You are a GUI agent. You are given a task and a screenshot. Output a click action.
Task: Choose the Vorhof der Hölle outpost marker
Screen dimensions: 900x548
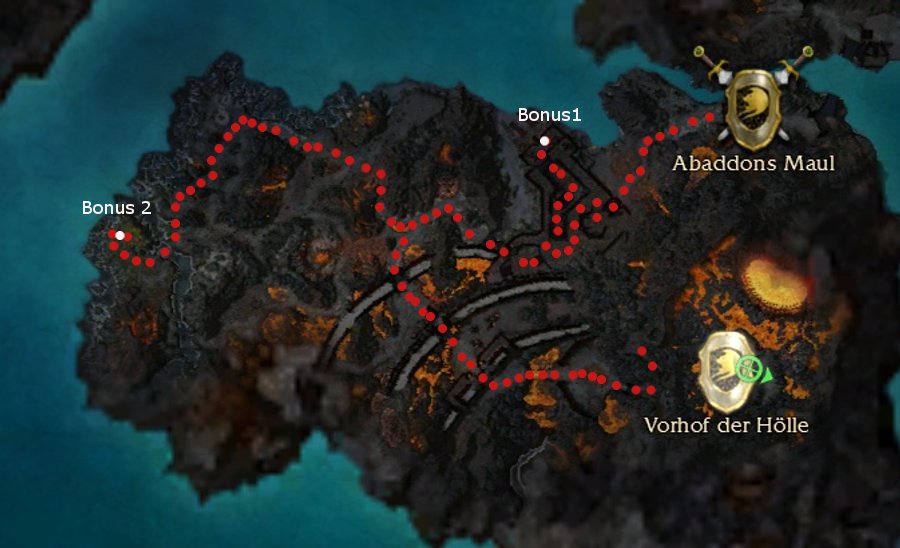tap(725, 373)
